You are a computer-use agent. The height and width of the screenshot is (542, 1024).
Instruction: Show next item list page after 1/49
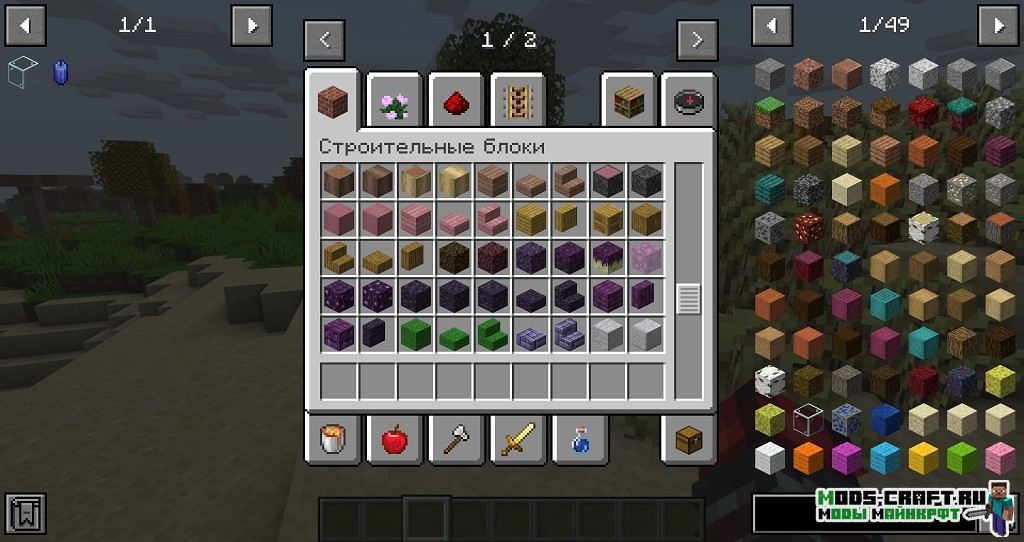click(997, 26)
